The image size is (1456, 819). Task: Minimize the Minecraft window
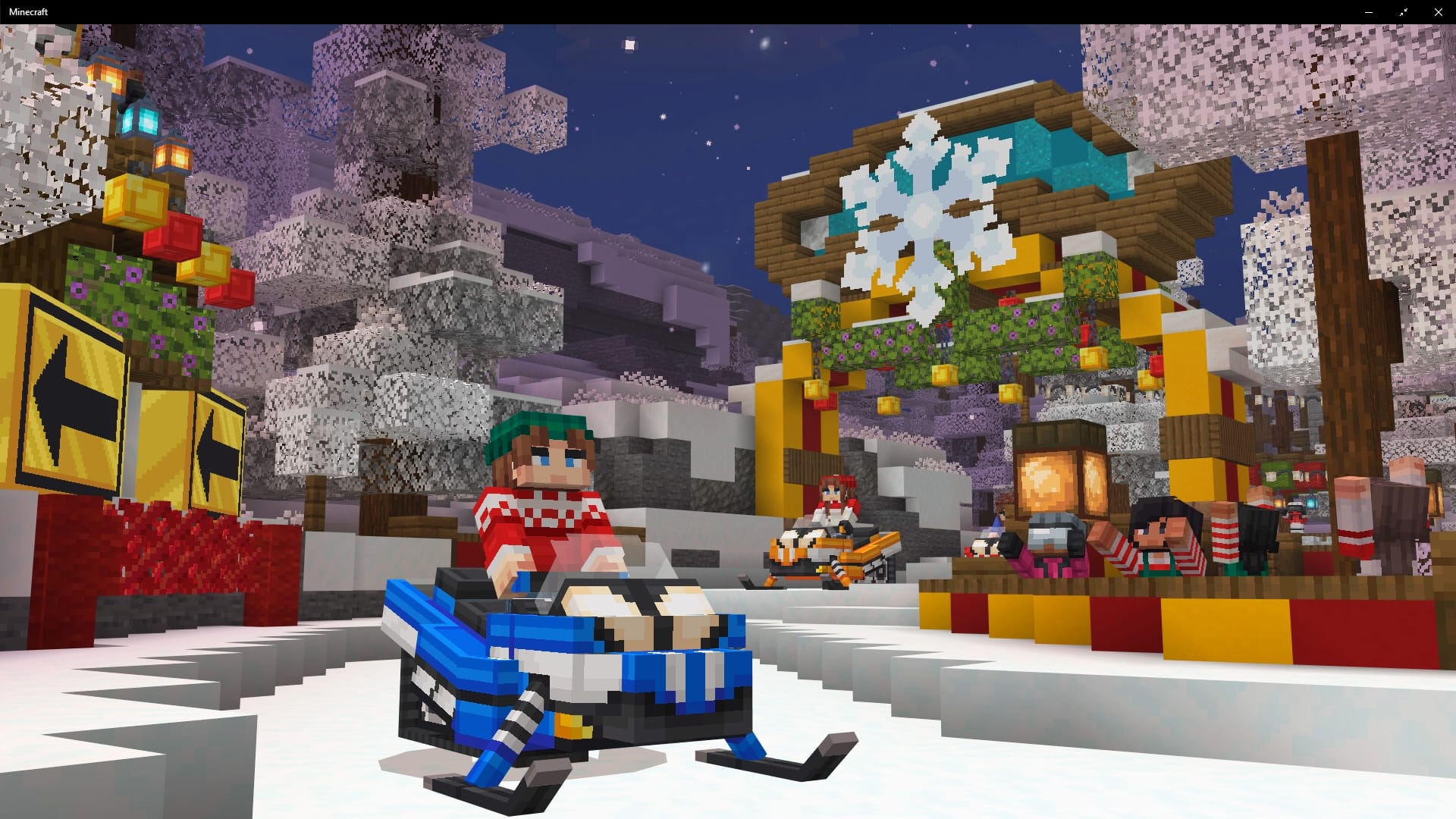click(1370, 11)
